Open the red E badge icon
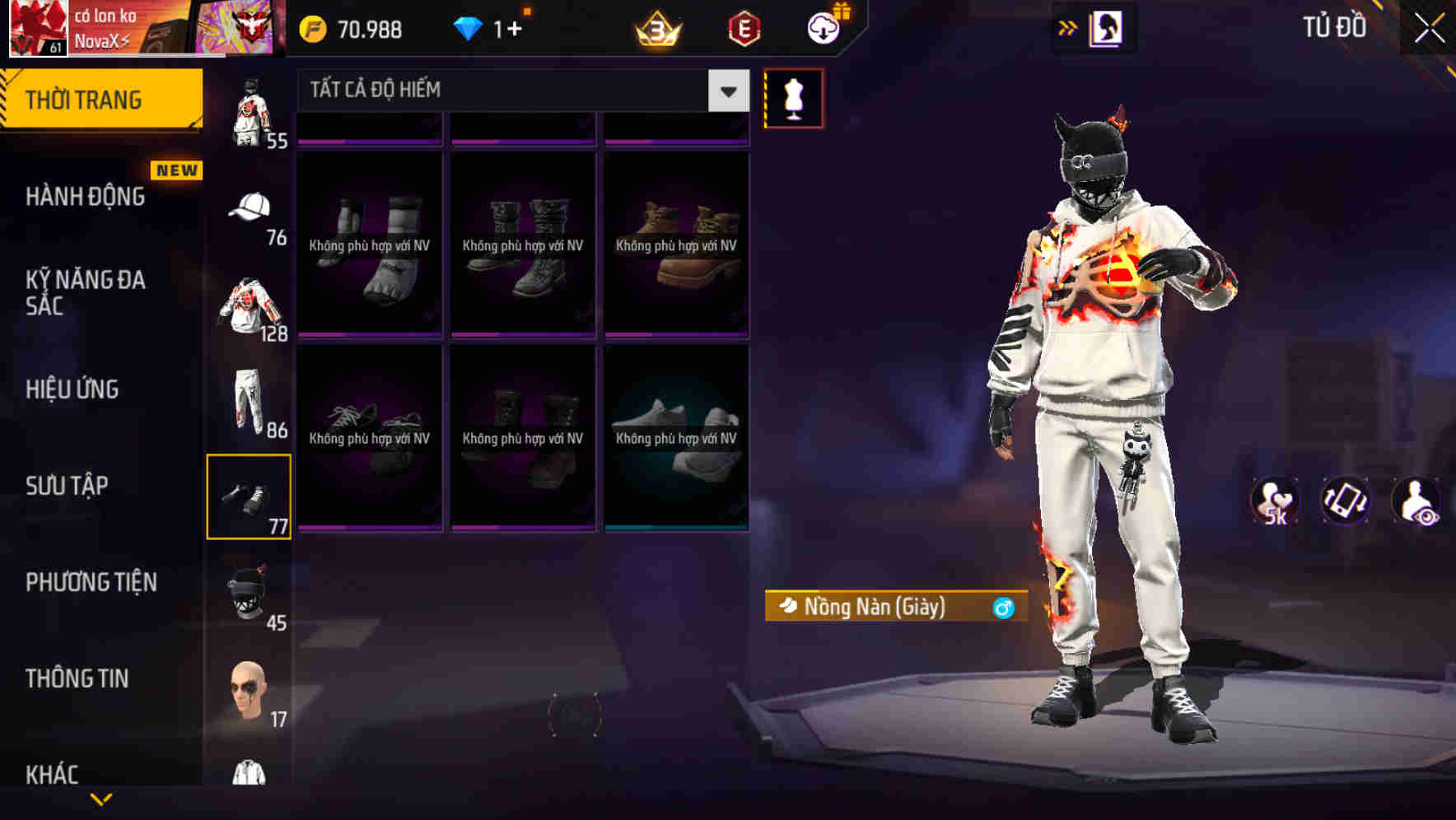 (x=745, y=27)
